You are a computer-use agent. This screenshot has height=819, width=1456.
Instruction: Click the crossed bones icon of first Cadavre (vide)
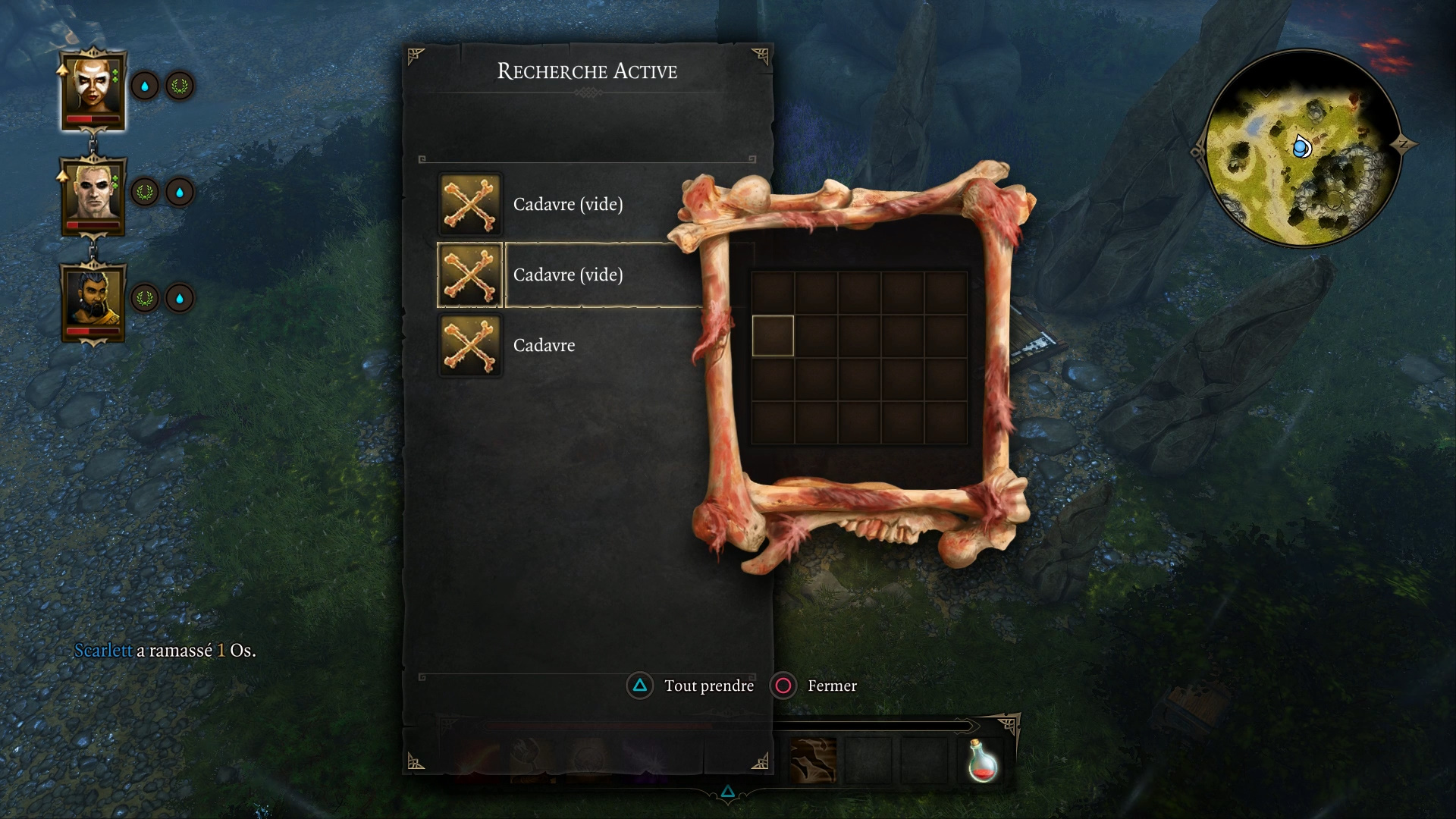coord(470,204)
